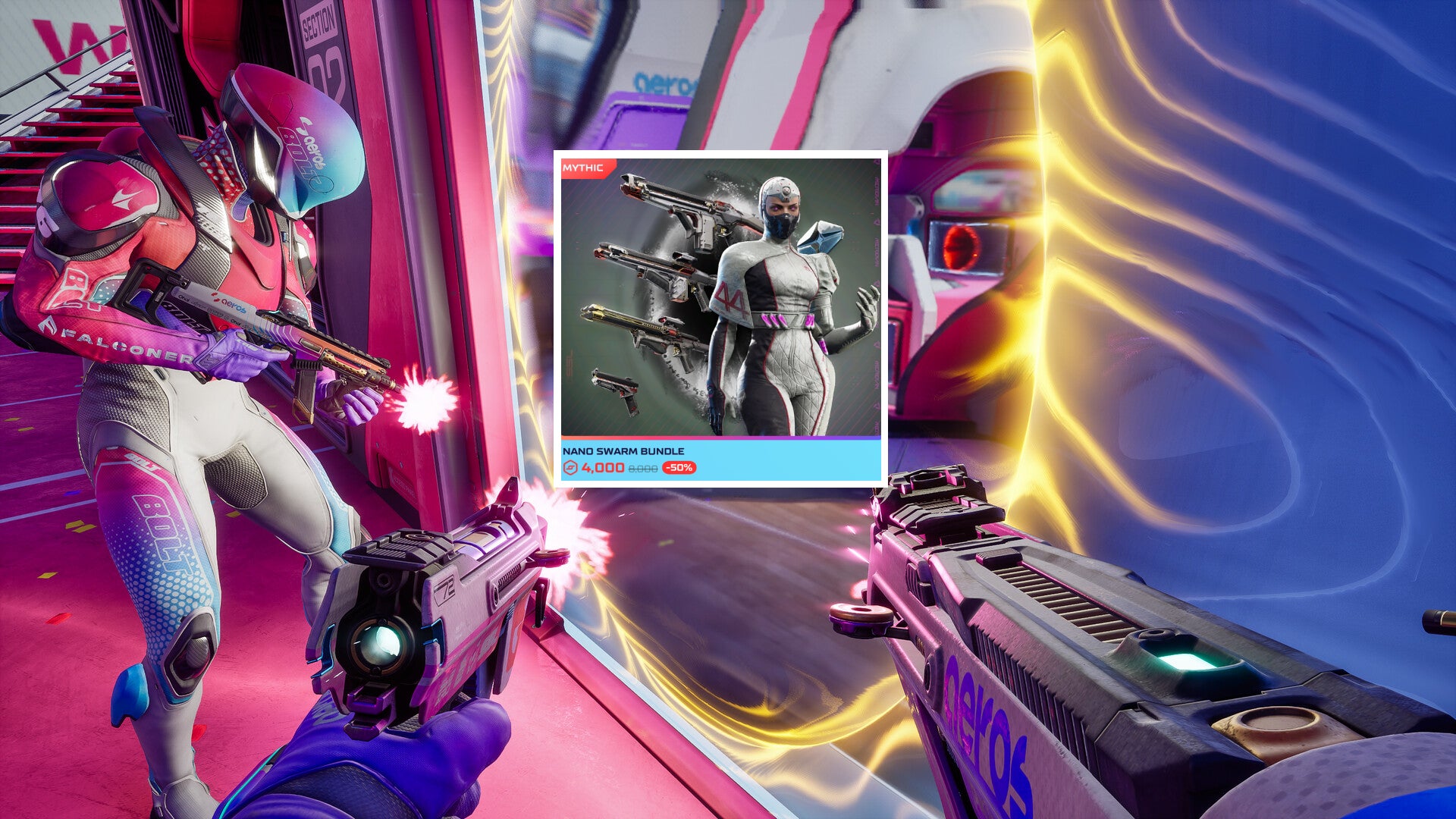Select the Nano Swarm Bundle shop card
Screen dimensions: 1456x819
pos(720,318)
